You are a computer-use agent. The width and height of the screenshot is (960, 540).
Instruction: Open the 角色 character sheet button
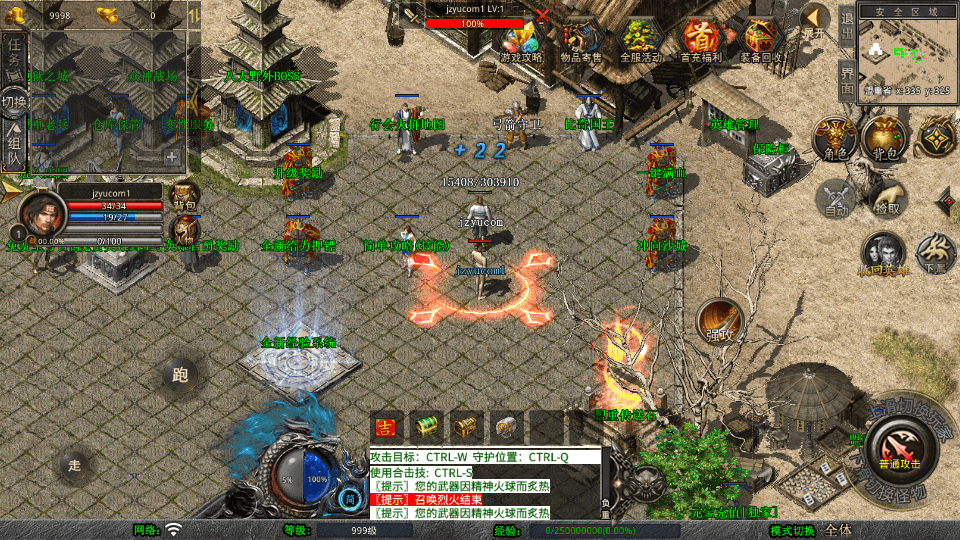(x=831, y=138)
